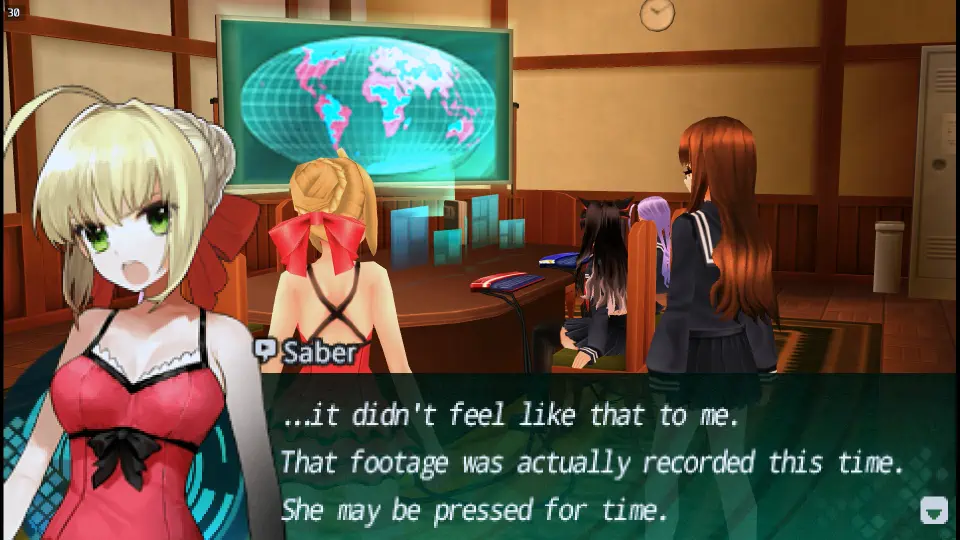Click the dialogue advance arrow icon
This screenshot has width=960, height=540.
point(933,510)
